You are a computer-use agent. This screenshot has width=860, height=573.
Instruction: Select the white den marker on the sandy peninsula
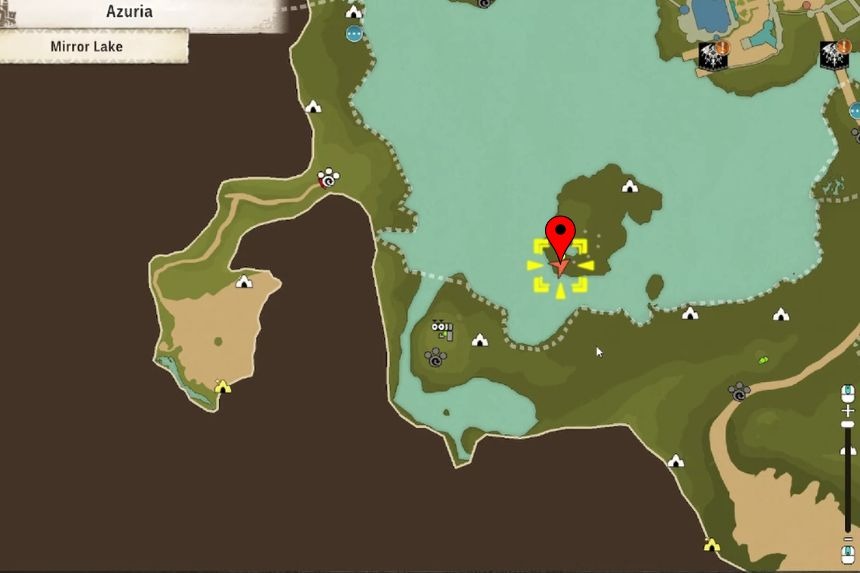pyautogui.click(x=244, y=282)
